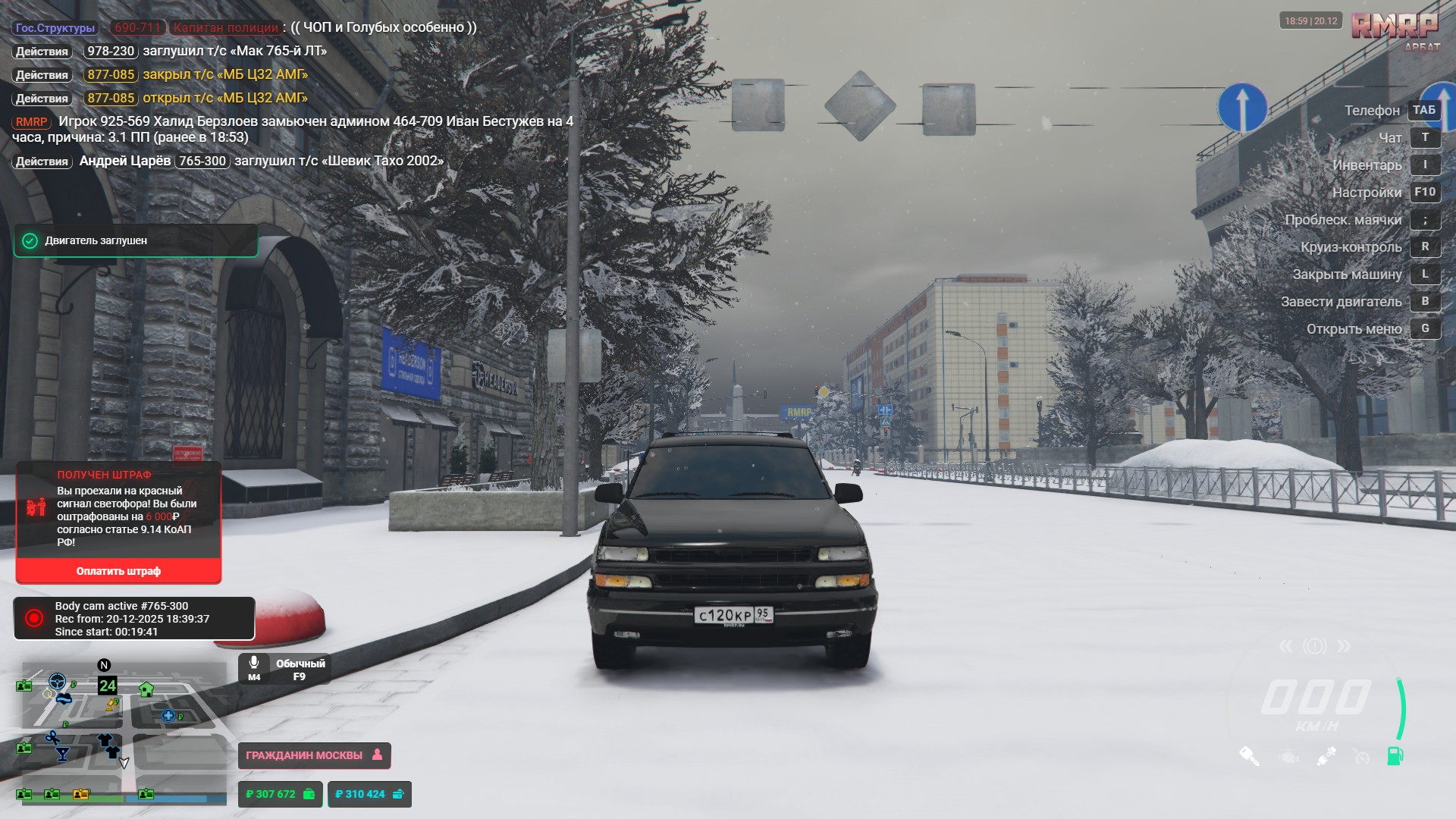Screen dimensions: 1456x819
Task: Select the orange ID card marker on minimap
Action: (80, 794)
